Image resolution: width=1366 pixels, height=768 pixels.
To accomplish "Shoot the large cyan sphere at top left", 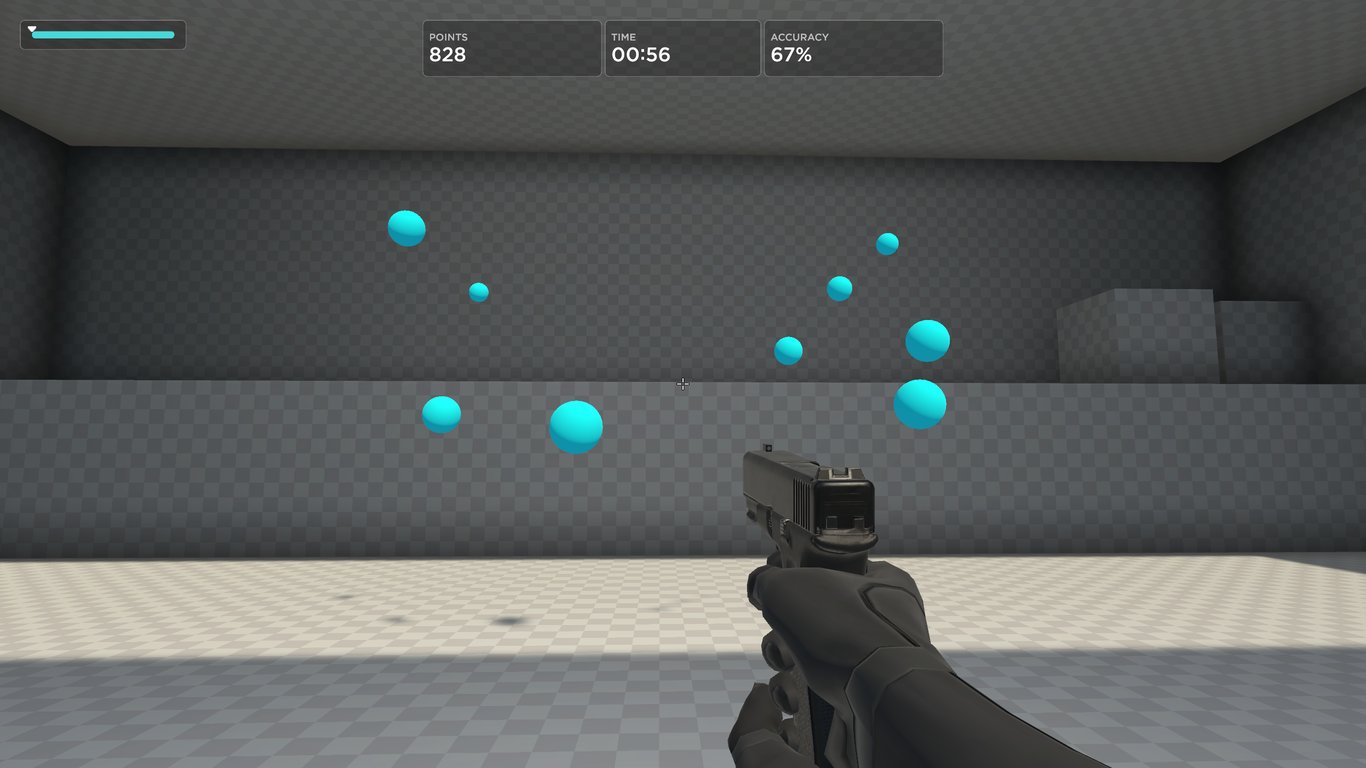I will (x=407, y=227).
